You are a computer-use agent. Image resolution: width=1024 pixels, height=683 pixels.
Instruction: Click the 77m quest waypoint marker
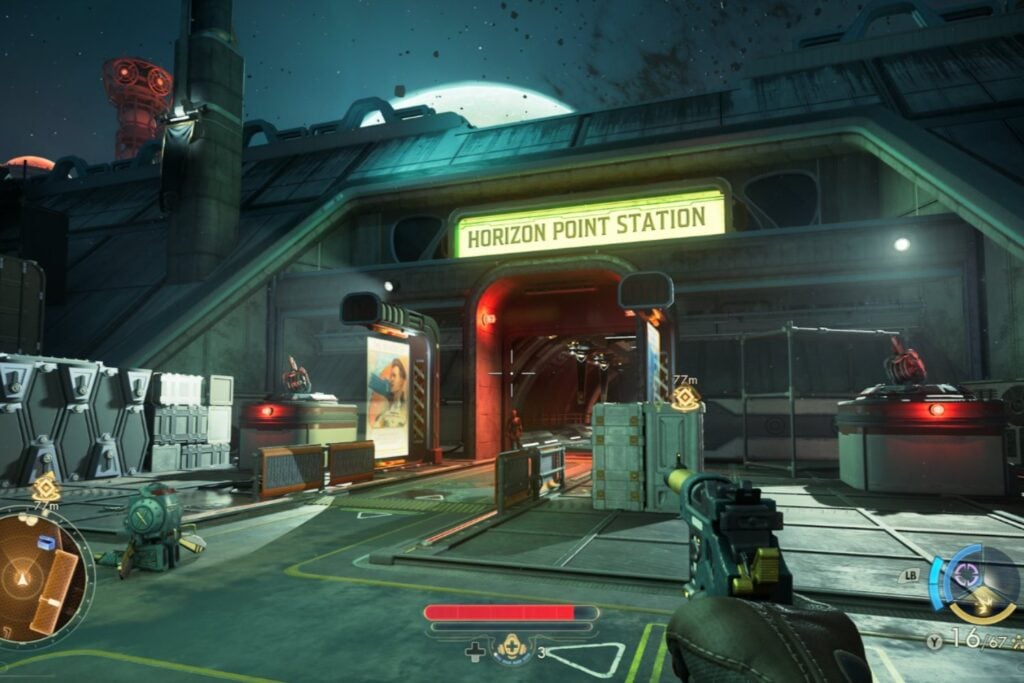[x=685, y=397]
